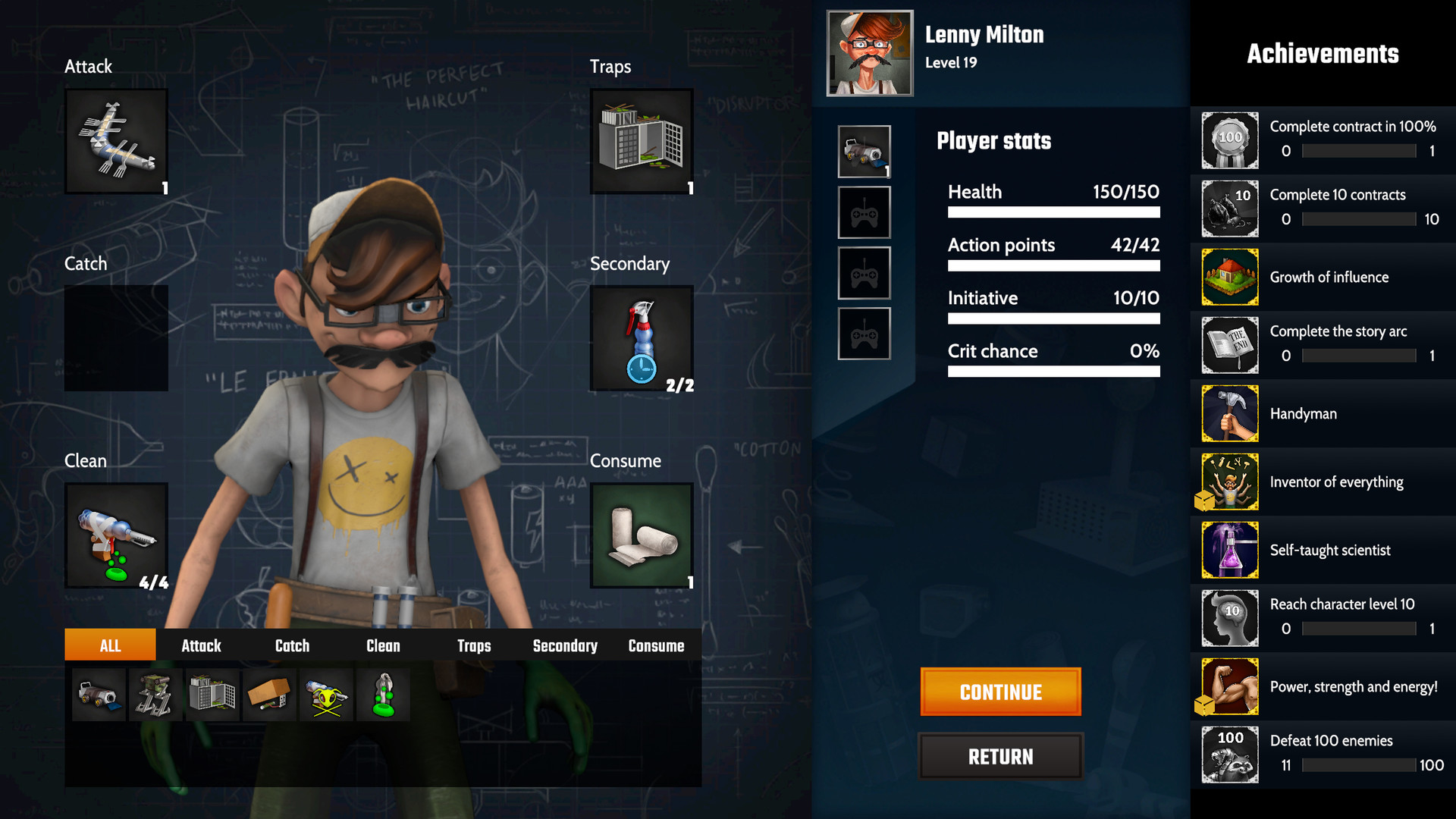Select the Secondary spray bottle item
Image resolution: width=1456 pixels, height=819 pixels.
point(641,338)
